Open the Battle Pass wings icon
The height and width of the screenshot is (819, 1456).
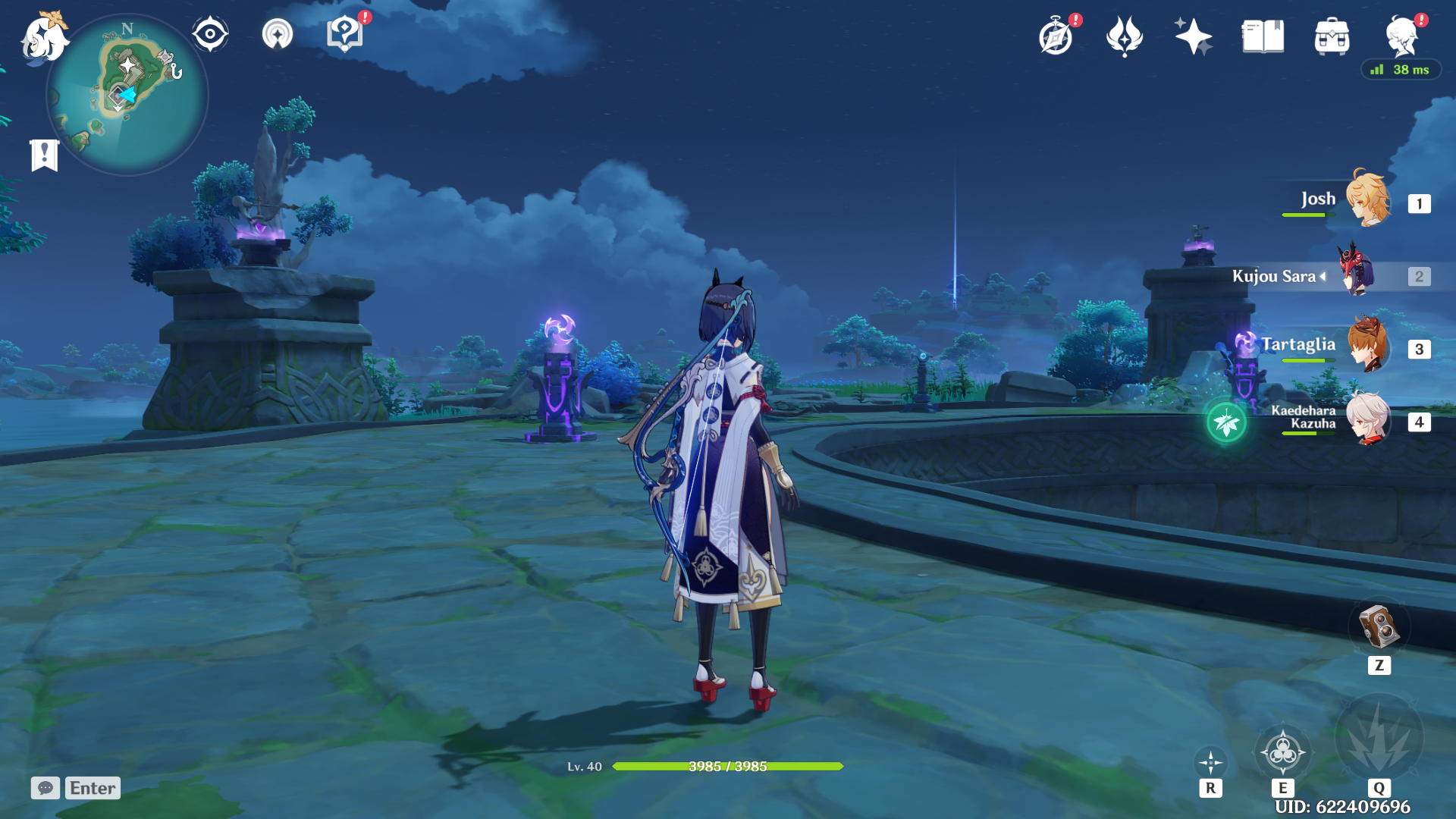[x=1123, y=35]
